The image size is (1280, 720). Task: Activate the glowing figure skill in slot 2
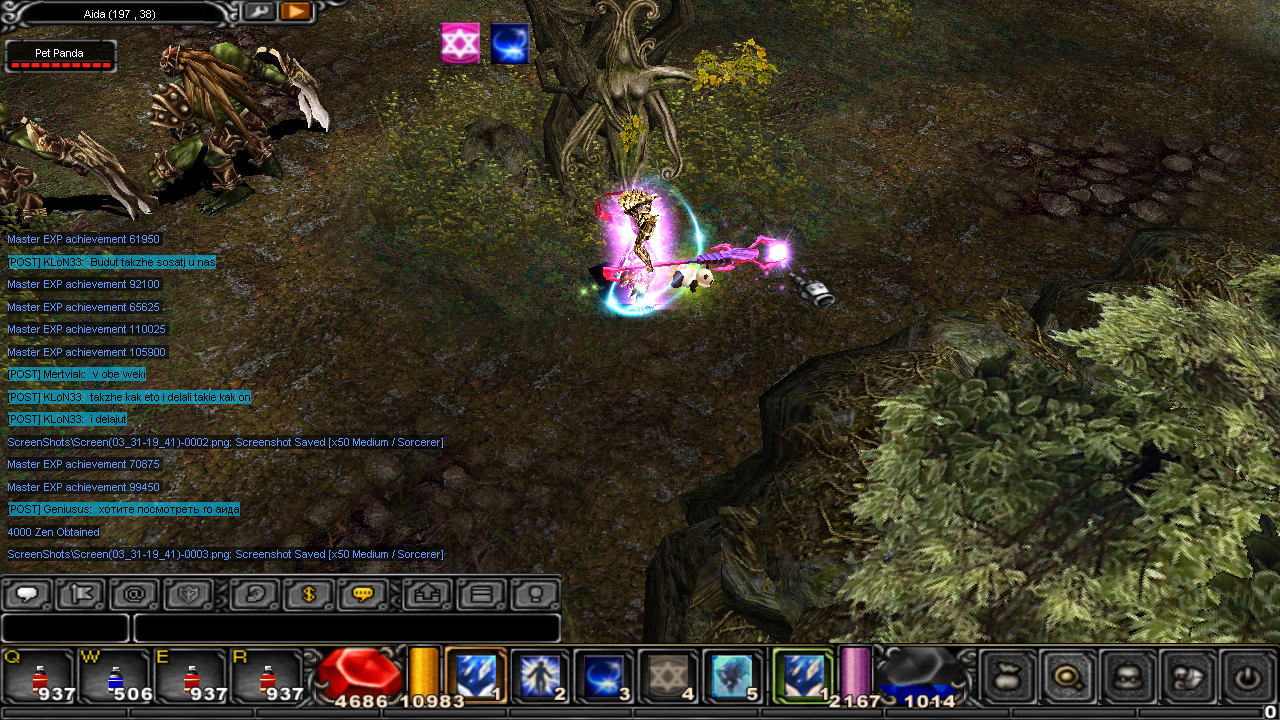[x=539, y=675]
